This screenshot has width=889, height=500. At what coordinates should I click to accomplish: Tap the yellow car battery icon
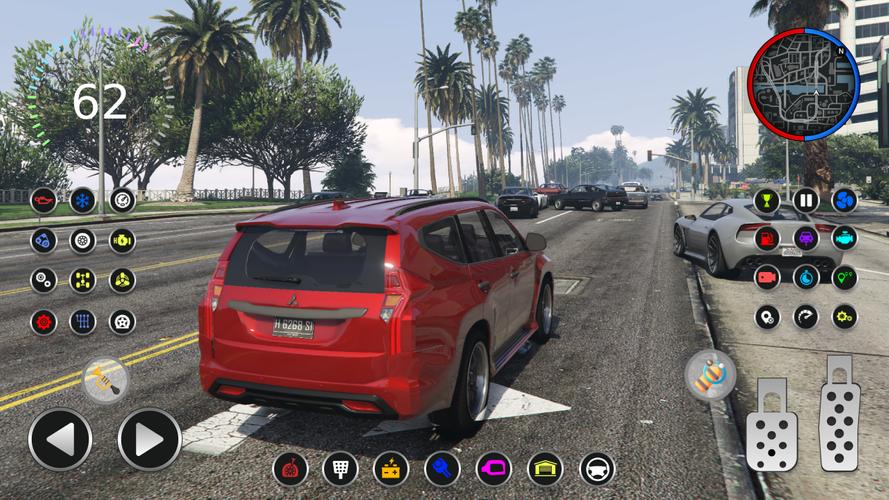tap(391, 468)
